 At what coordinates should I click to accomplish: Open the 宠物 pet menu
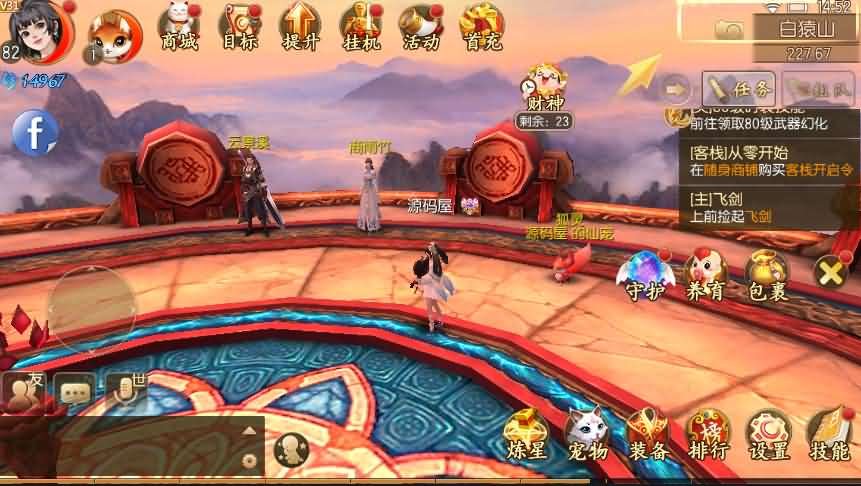pos(586,436)
